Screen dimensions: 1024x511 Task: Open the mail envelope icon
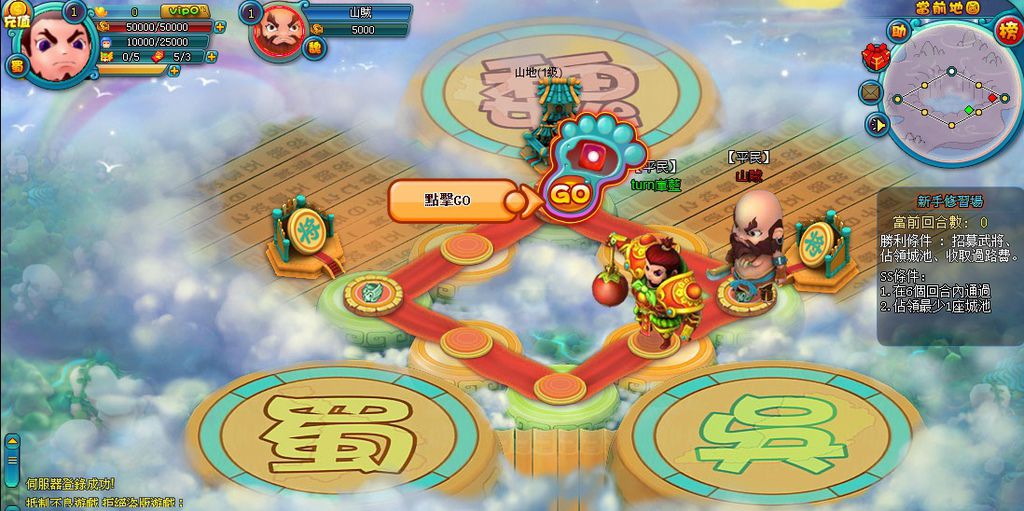[x=870, y=92]
